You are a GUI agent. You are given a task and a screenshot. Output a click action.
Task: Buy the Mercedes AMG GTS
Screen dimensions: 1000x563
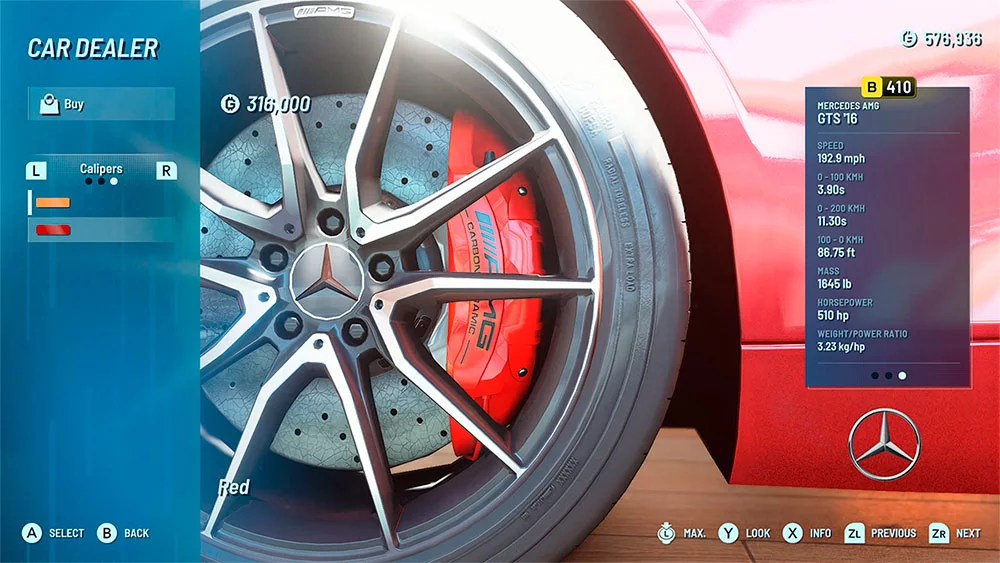(100, 104)
